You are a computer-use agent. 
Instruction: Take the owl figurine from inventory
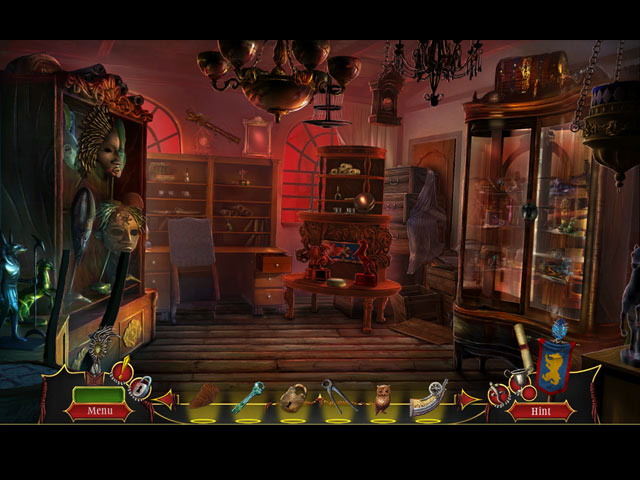pyautogui.click(x=382, y=397)
